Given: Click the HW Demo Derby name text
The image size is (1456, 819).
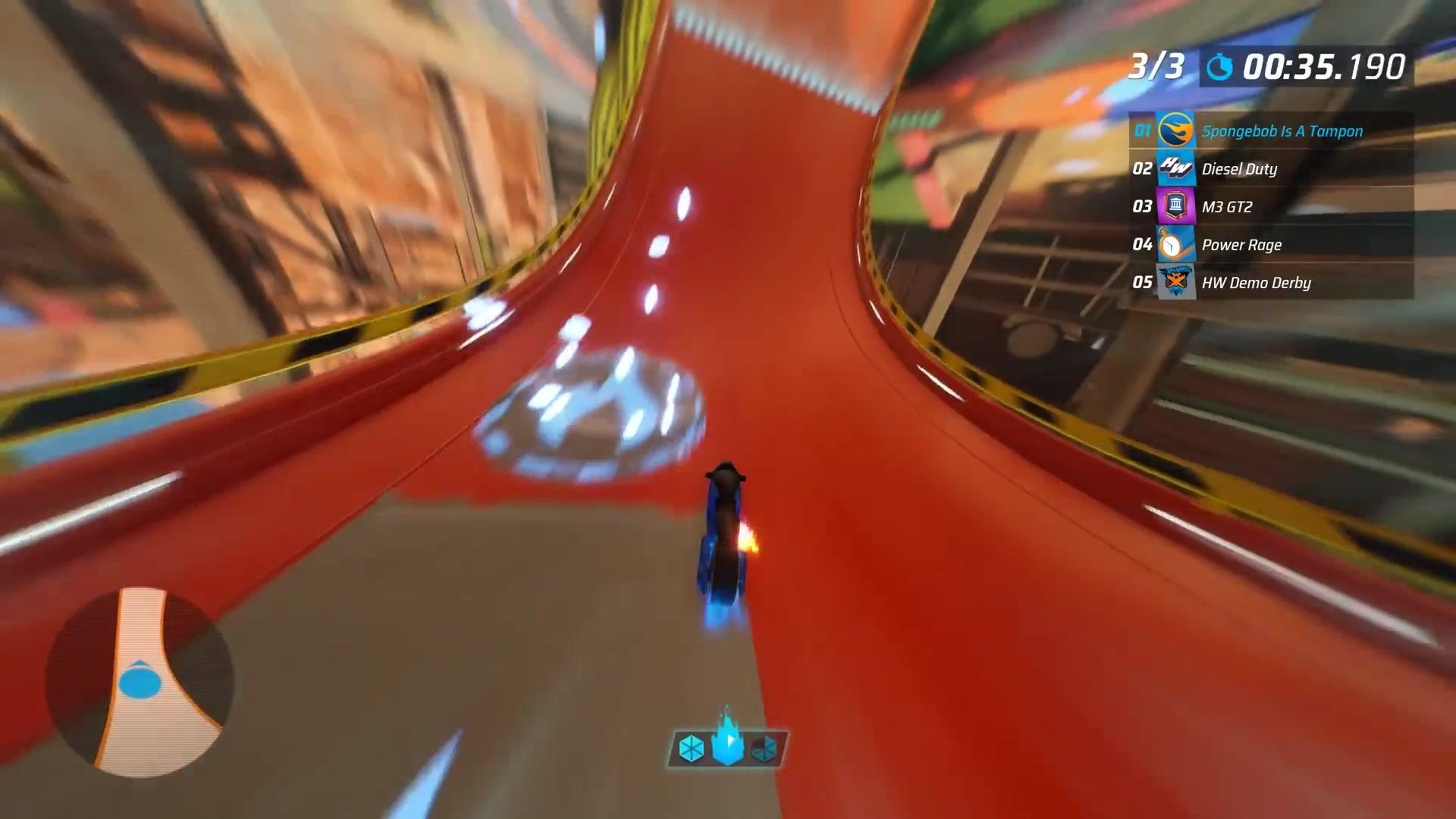Looking at the screenshot, I should click(x=1256, y=282).
